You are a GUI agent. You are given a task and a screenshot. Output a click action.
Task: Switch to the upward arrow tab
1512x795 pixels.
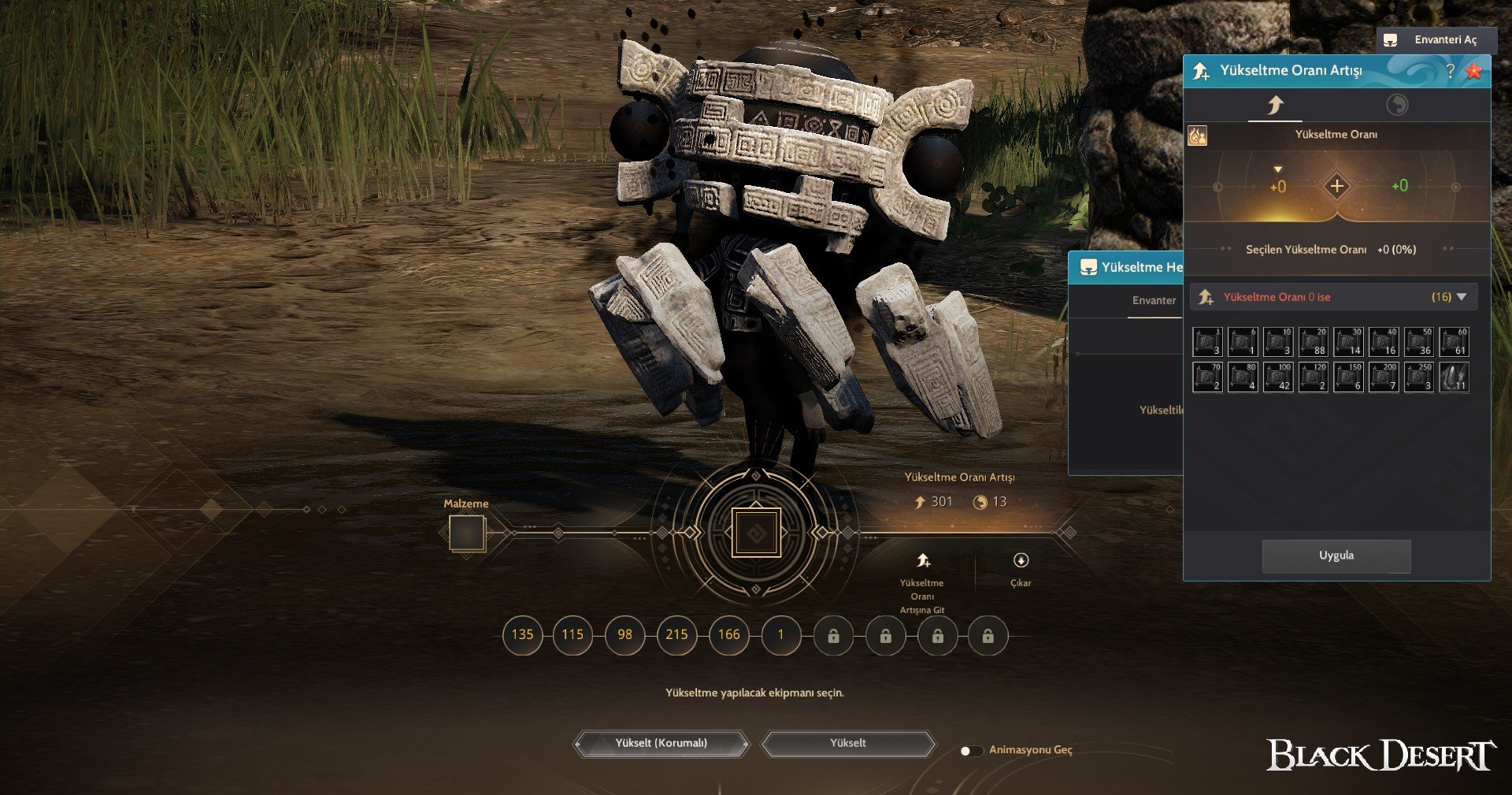coord(1275,105)
